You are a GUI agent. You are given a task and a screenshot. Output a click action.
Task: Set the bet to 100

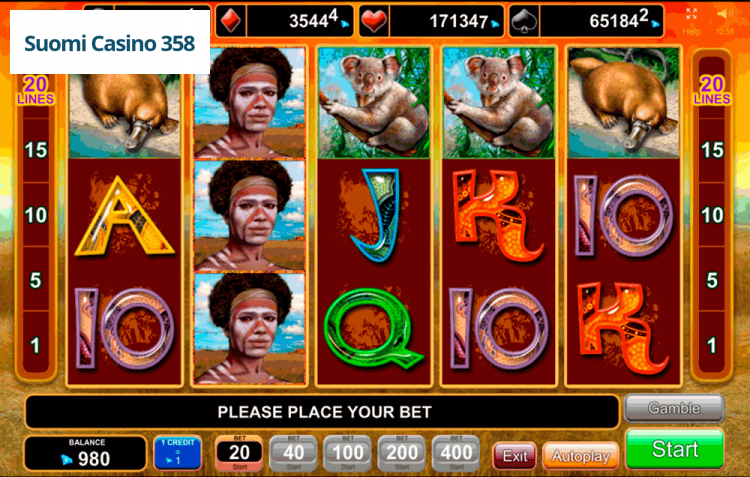347,453
